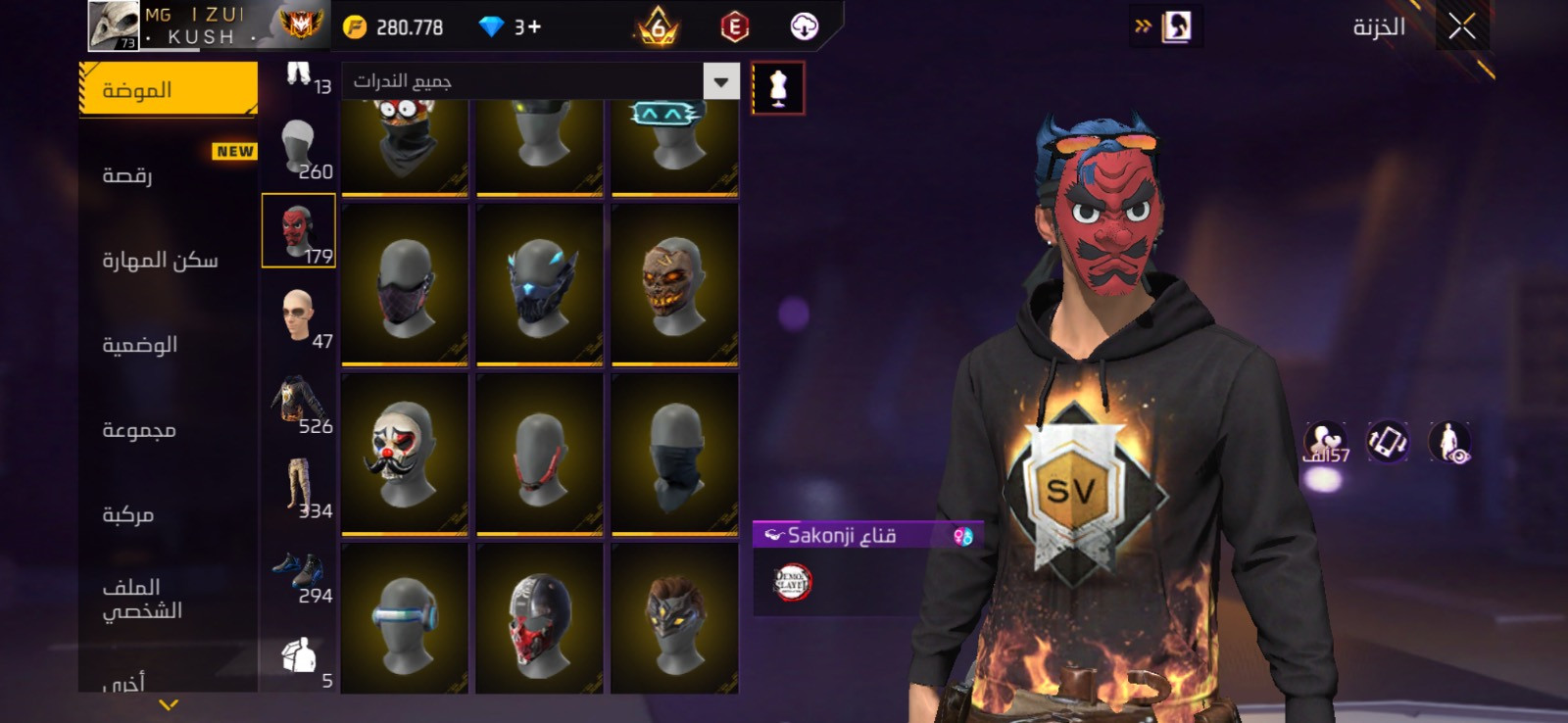The image size is (1568, 723).
Task: Tap the blue diamond currency counter
Action: coord(510,27)
